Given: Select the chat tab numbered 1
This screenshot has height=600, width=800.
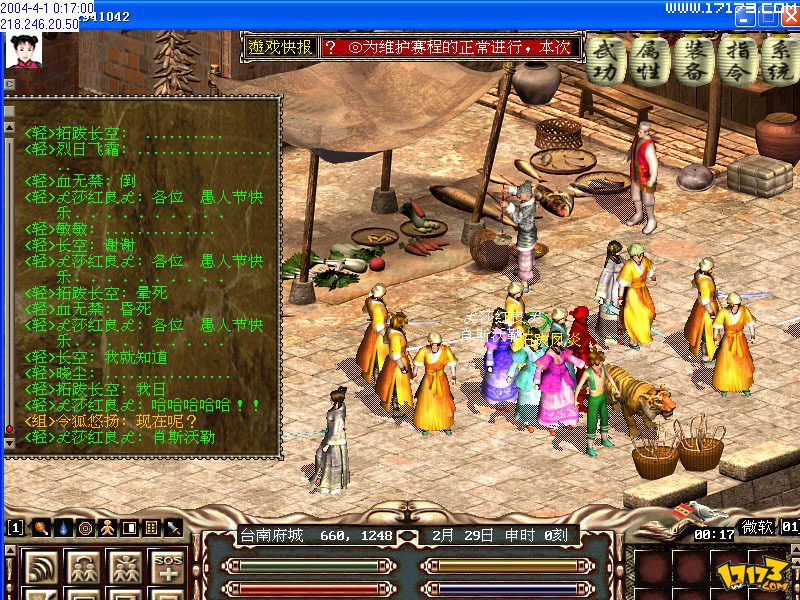Looking at the screenshot, I should tap(15, 528).
